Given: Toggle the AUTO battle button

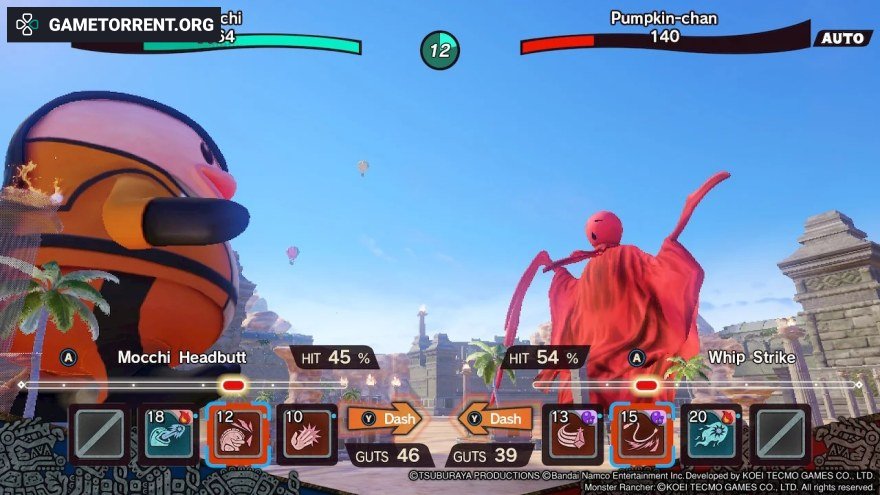Looking at the screenshot, I should 843,38.
